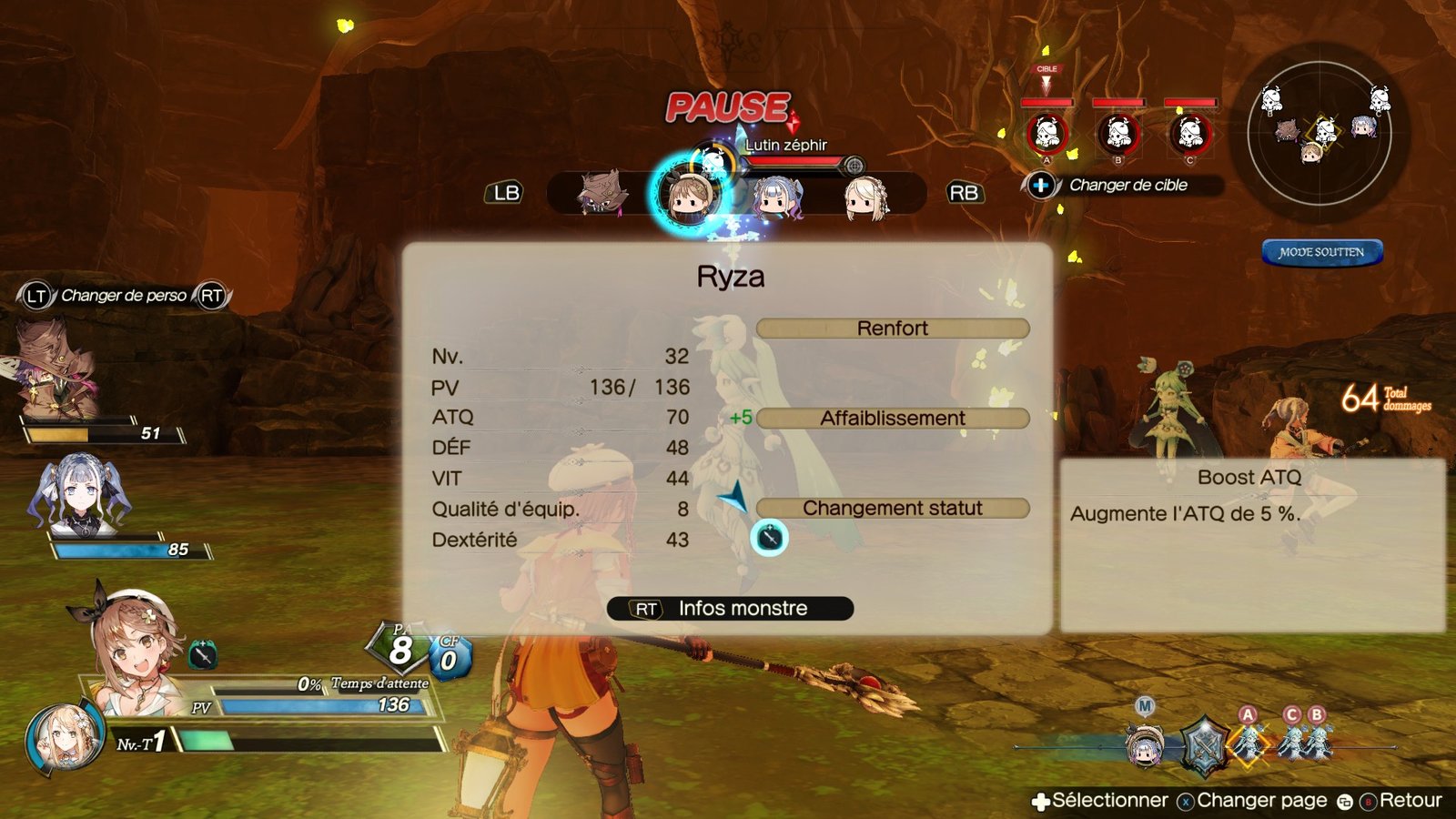Select the witch-hat party member portrait with 51 HP
Viewport: 1456px width, 819px height.
point(56,369)
